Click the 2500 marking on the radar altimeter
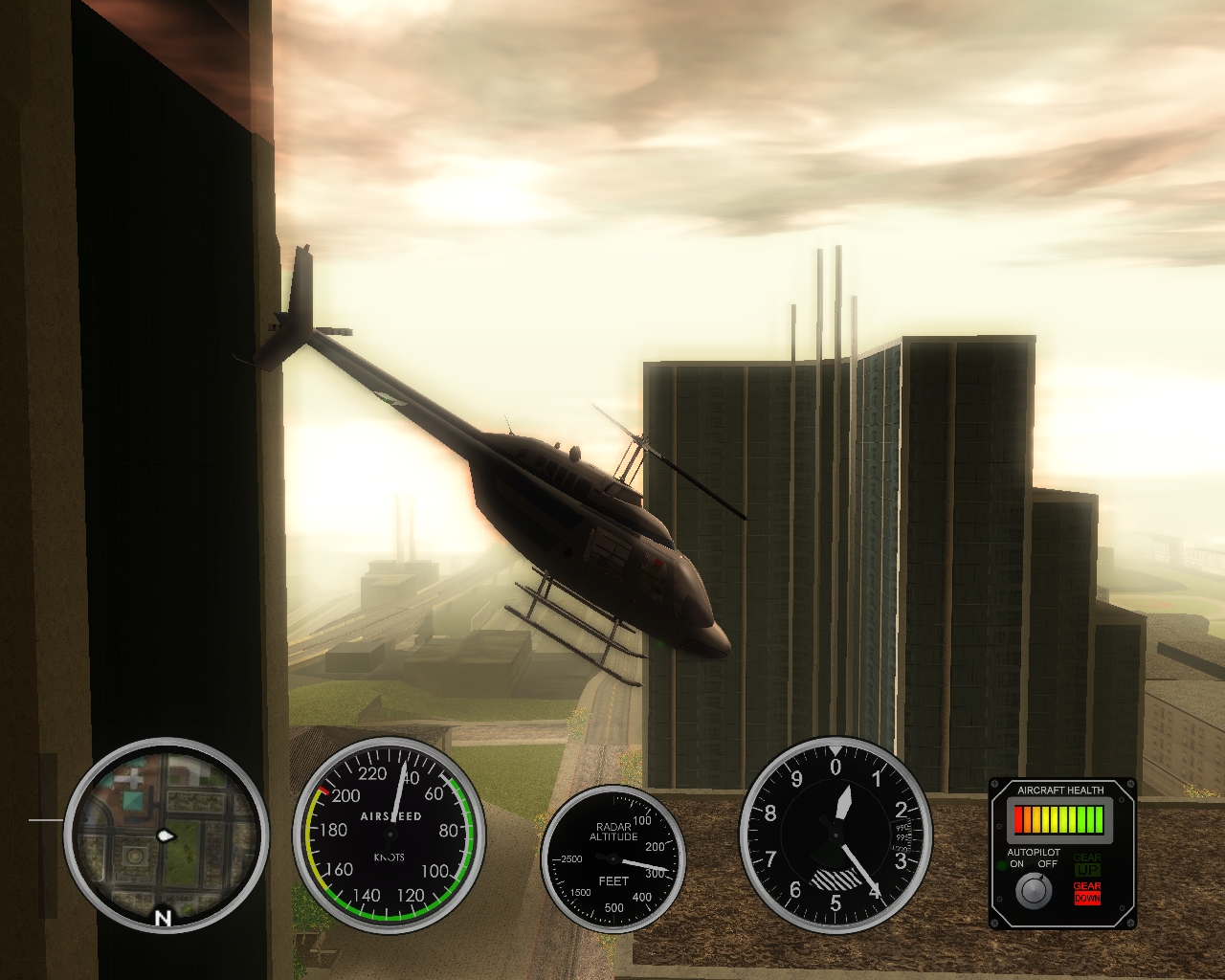This screenshot has height=980, width=1225. pyautogui.click(x=572, y=859)
